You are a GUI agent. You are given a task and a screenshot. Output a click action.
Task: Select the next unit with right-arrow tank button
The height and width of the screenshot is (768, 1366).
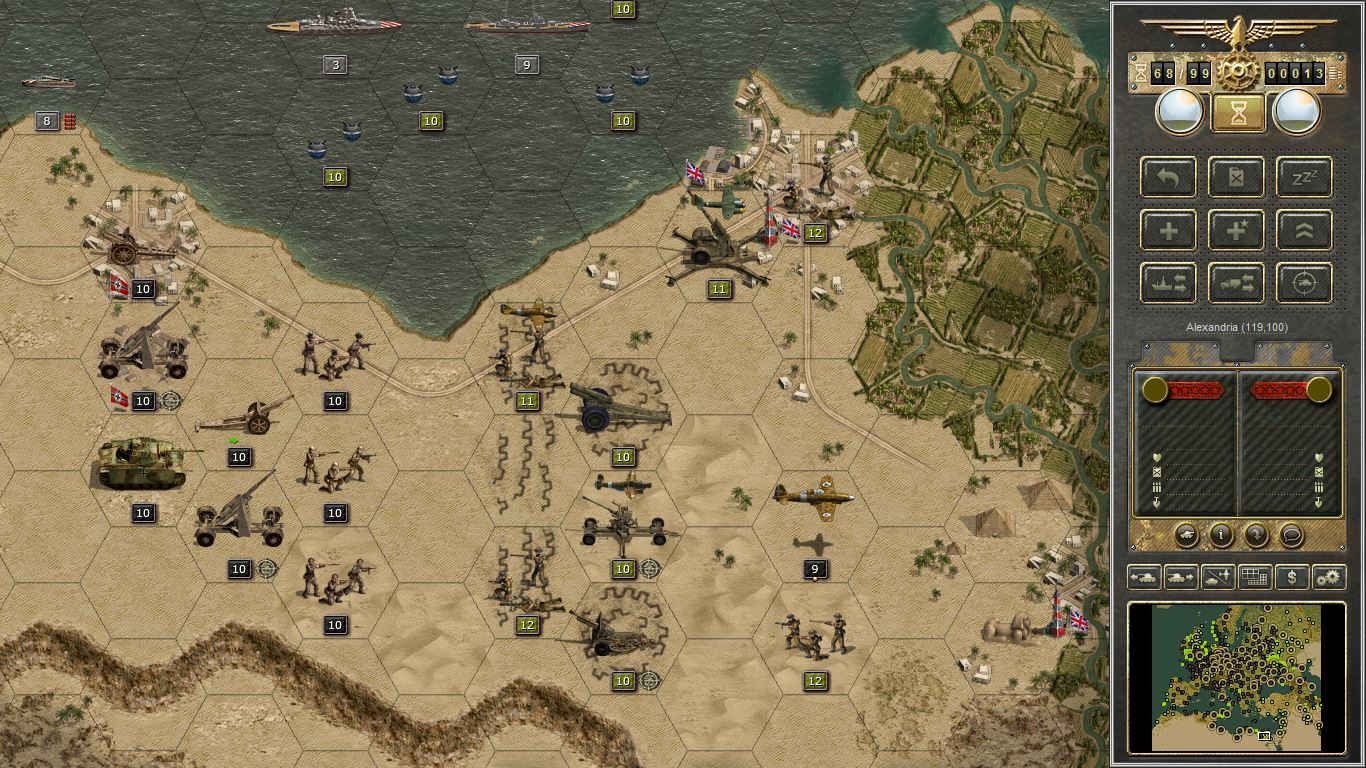pos(1181,577)
